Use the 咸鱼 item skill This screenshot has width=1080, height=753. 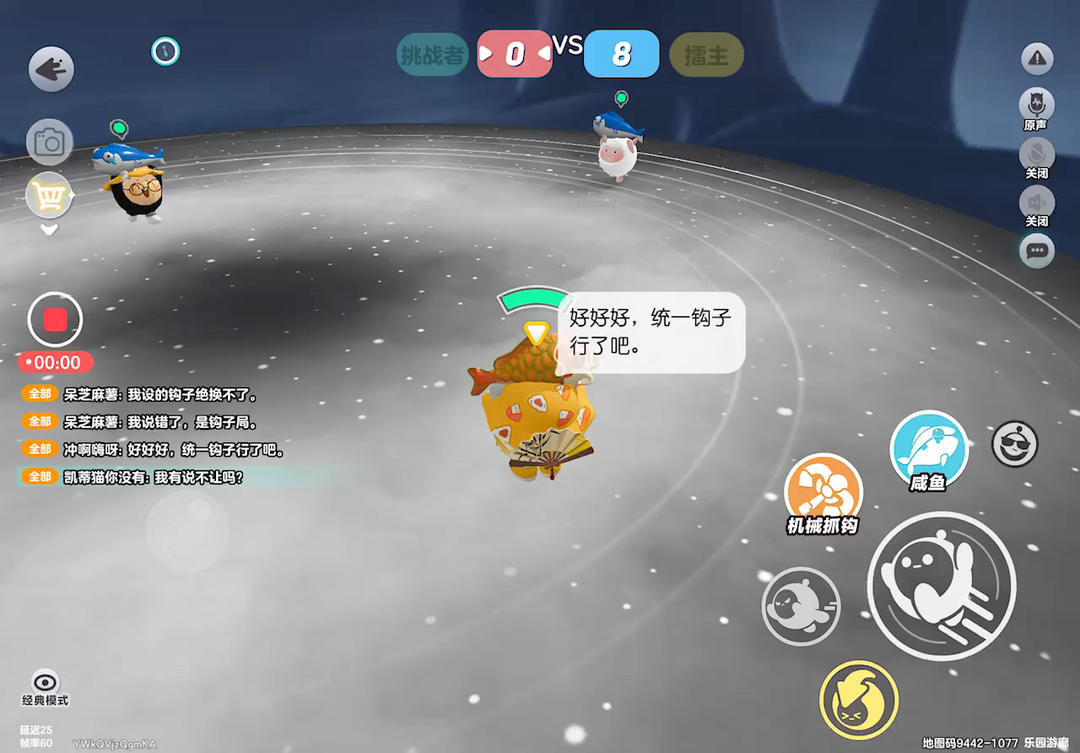pos(929,449)
